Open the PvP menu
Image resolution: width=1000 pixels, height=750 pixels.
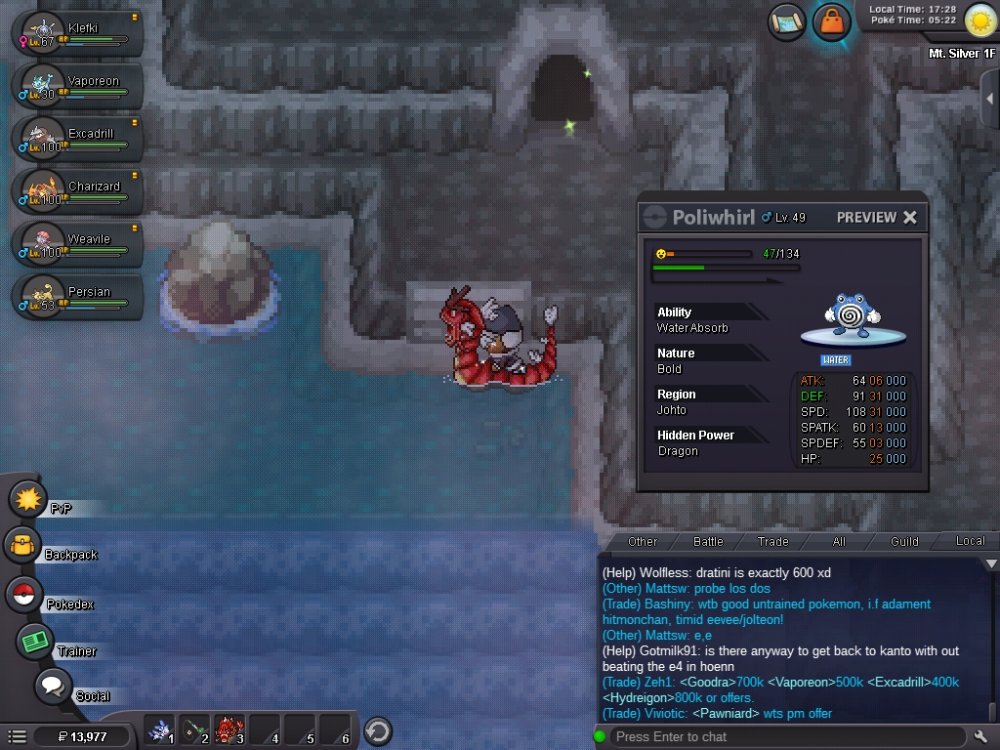[28, 499]
